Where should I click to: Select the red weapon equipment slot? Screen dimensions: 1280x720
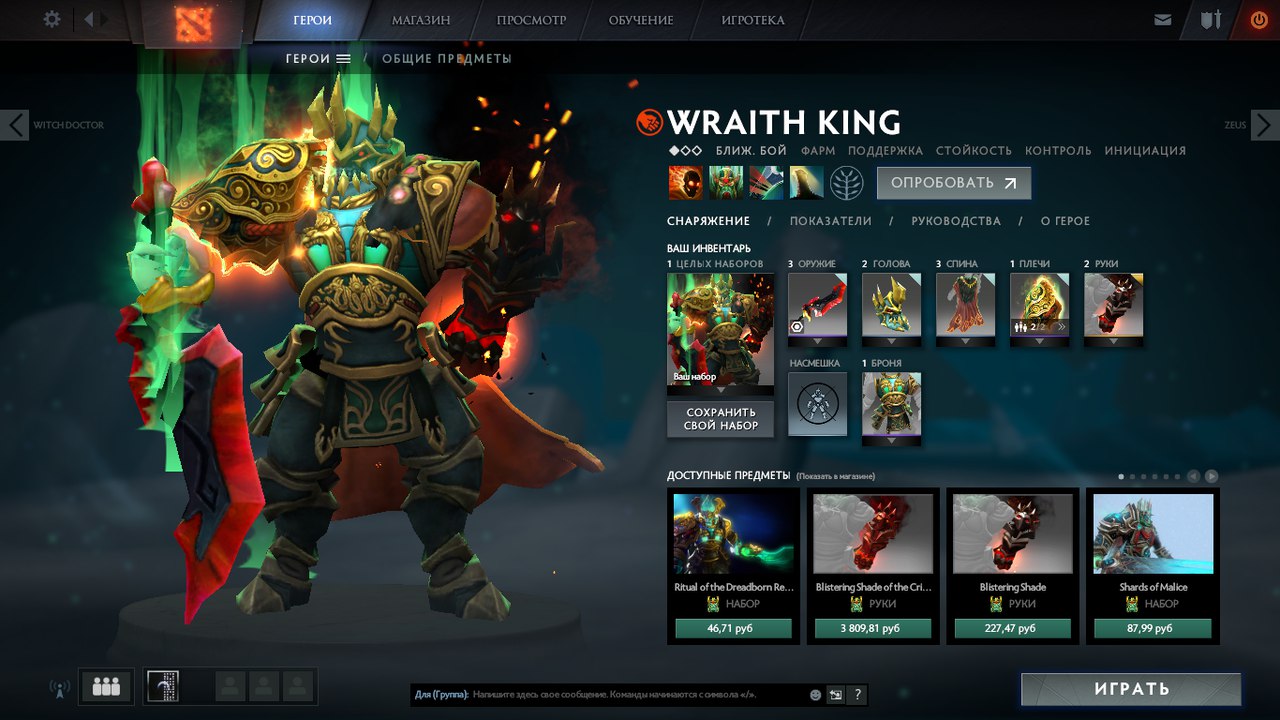coord(817,304)
